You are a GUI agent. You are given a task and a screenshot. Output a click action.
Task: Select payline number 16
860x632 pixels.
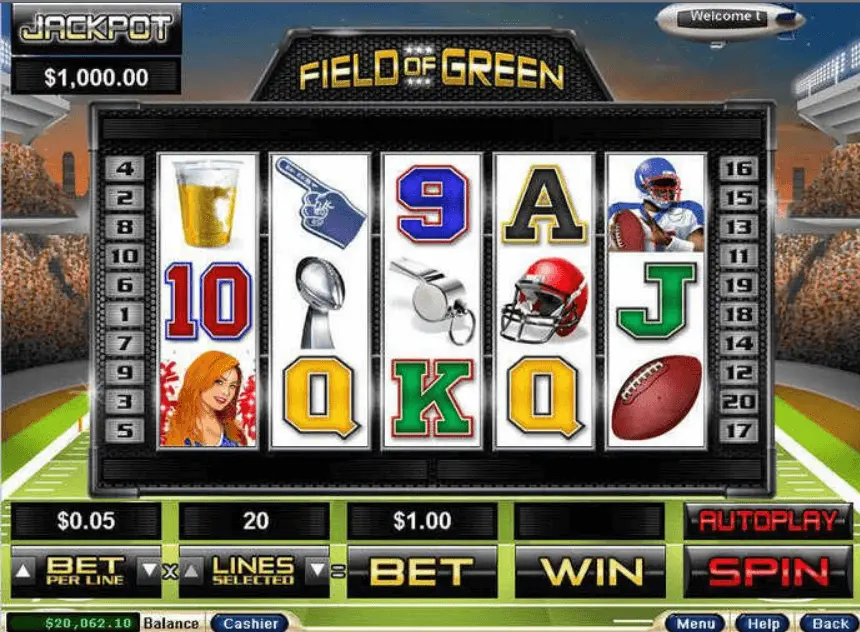point(737,169)
